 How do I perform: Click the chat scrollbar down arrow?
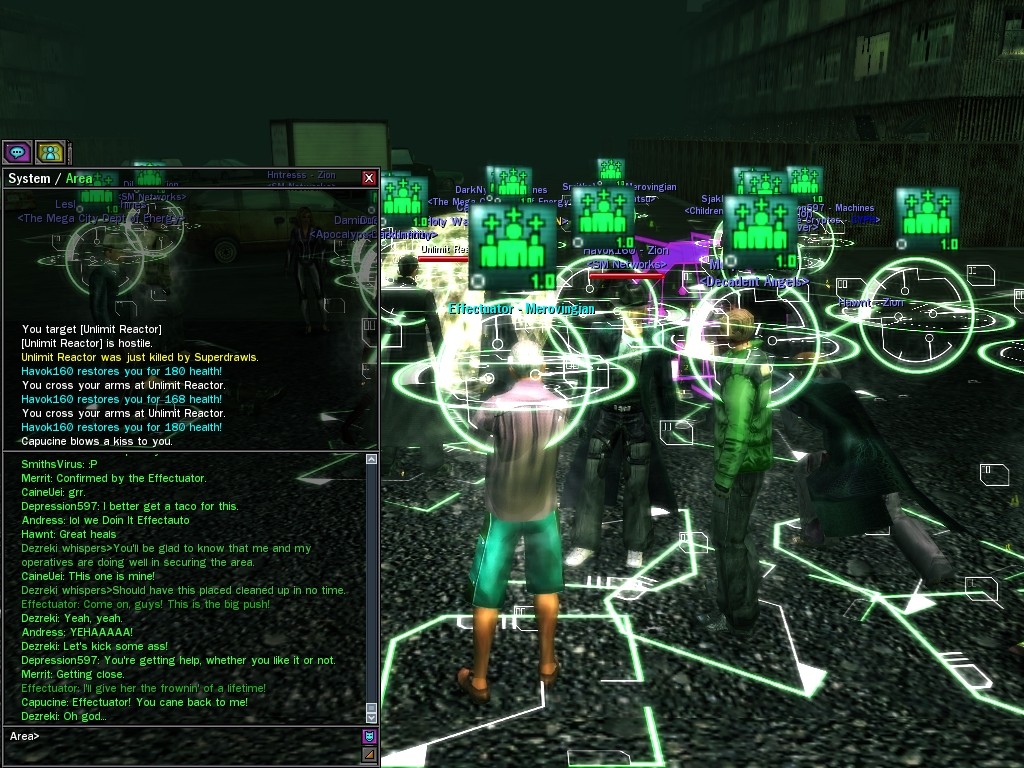click(x=372, y=717)
